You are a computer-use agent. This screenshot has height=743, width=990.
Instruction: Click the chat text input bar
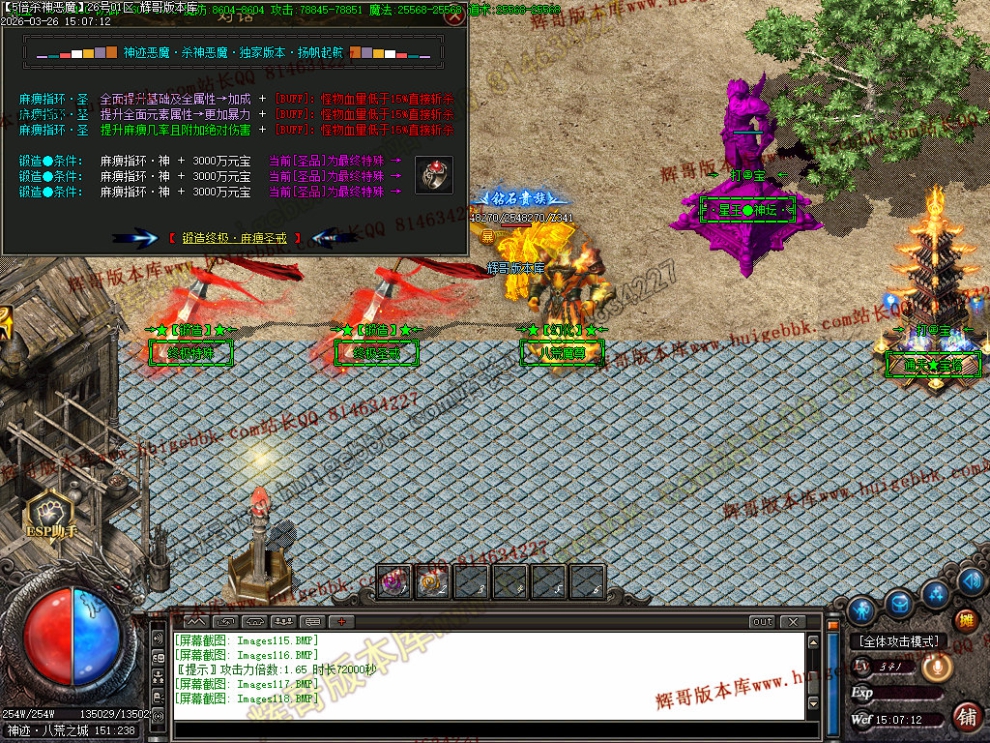(x=490, y=728)
